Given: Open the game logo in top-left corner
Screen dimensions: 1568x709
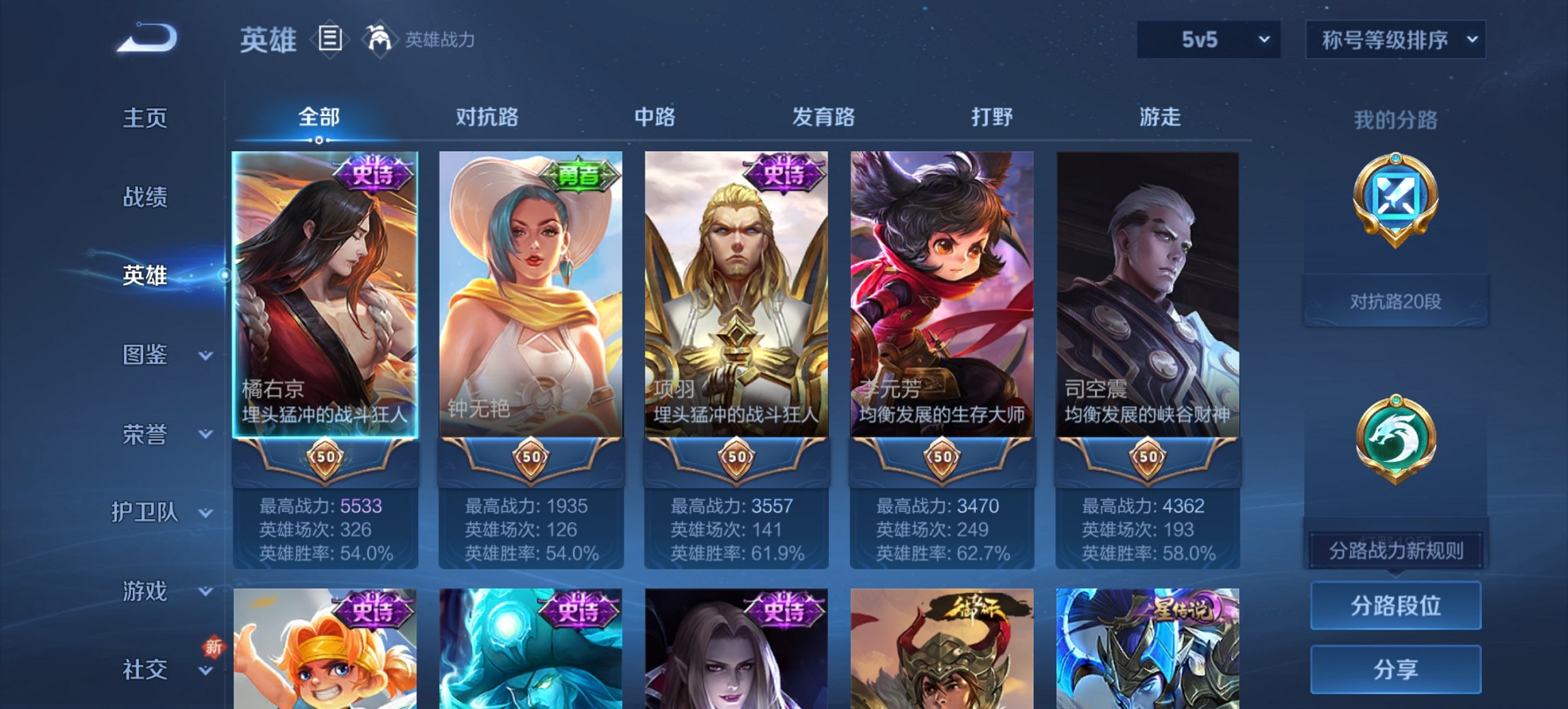Looking at the screenshot, I should [147, 38].
